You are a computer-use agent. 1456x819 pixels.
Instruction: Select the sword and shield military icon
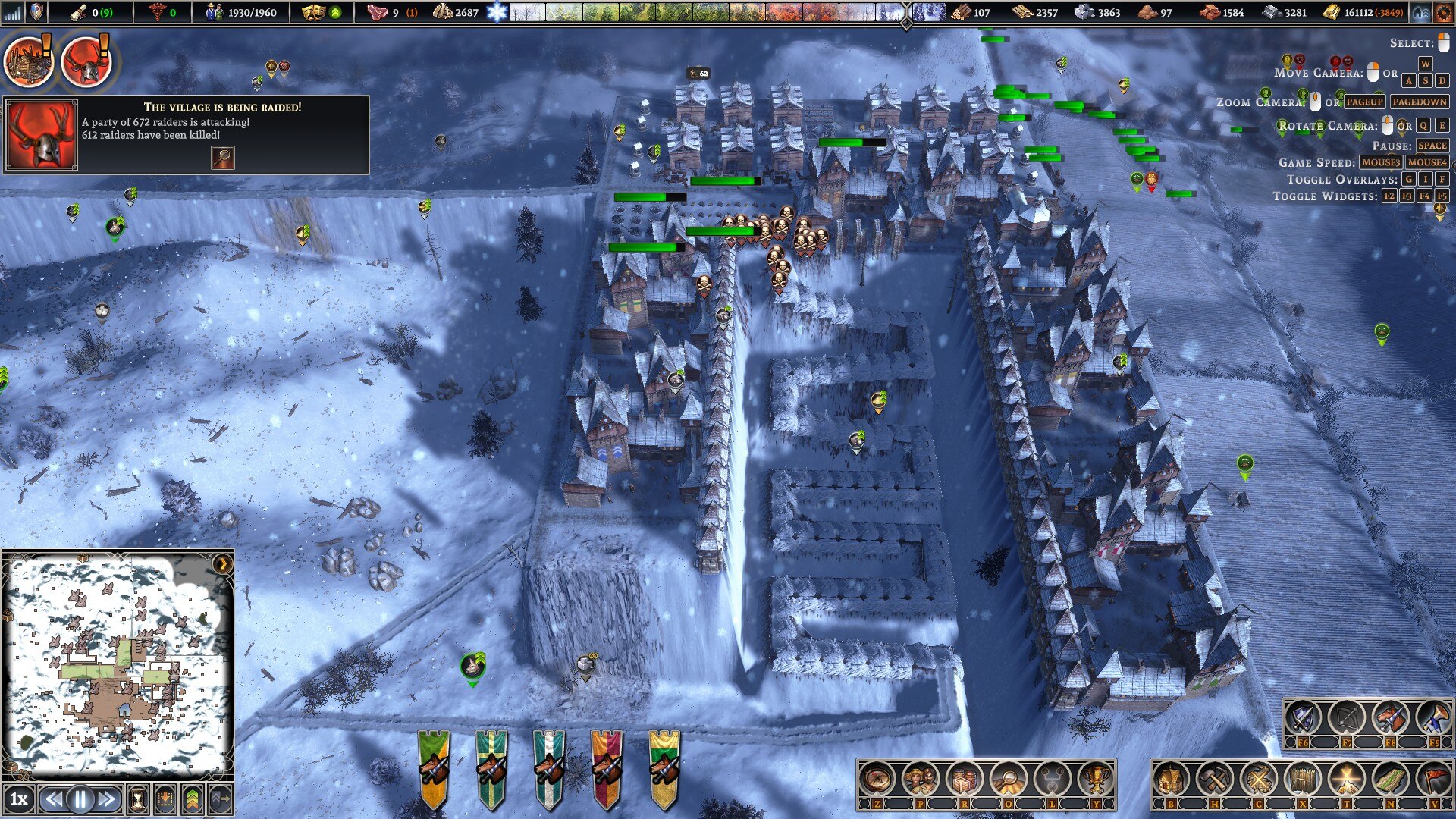tap(1302, 717)
